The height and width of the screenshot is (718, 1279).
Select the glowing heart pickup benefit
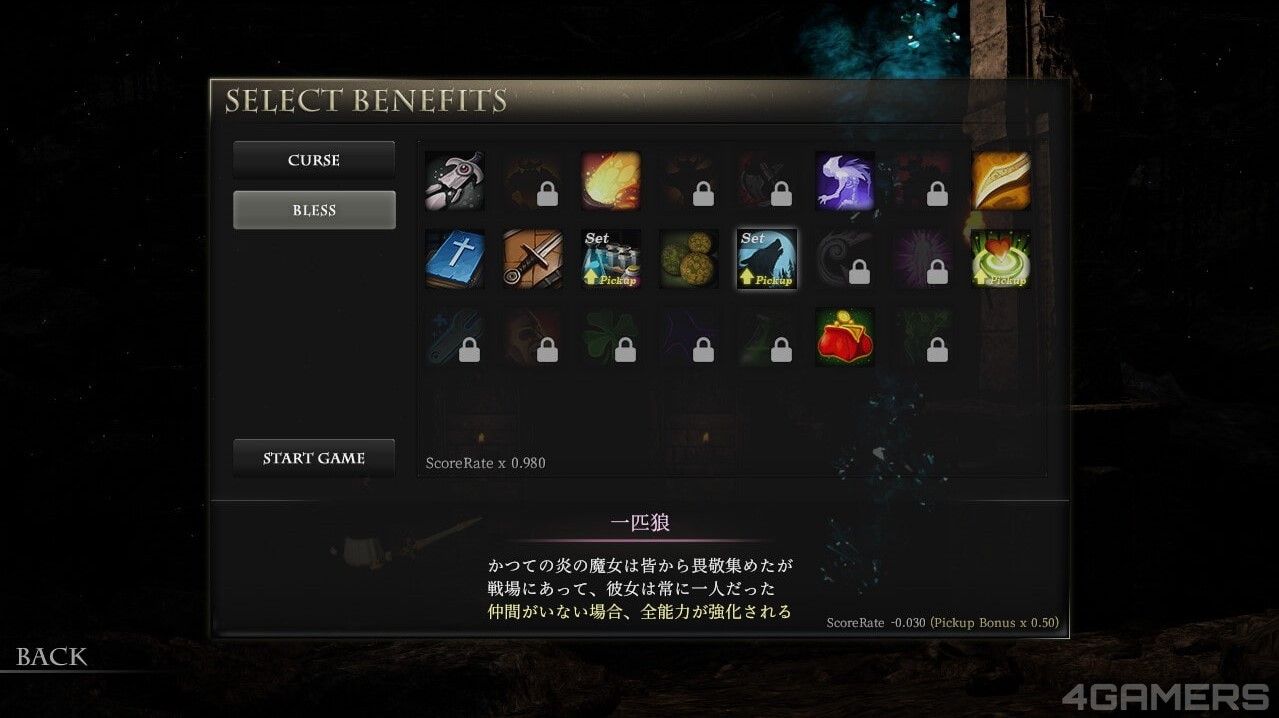pyautogui.click(x=1001, y=259)
